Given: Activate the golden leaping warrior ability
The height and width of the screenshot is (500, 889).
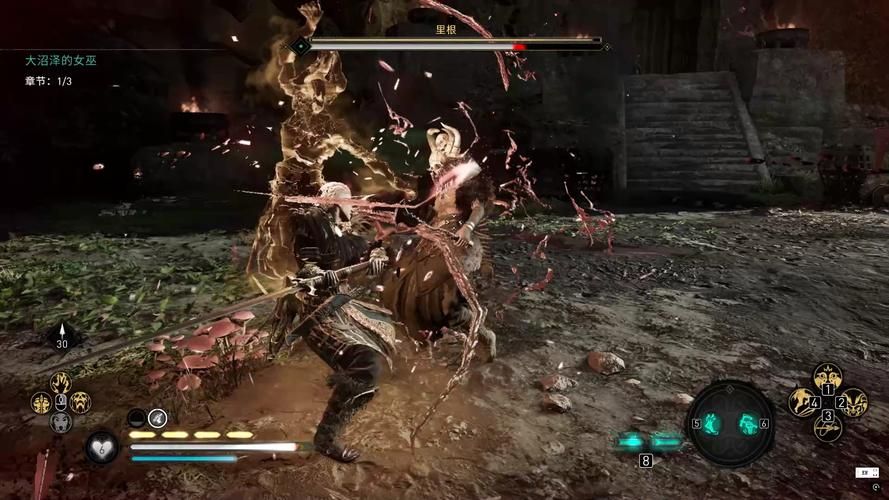Looking at the screenshot, I should 802,402.
